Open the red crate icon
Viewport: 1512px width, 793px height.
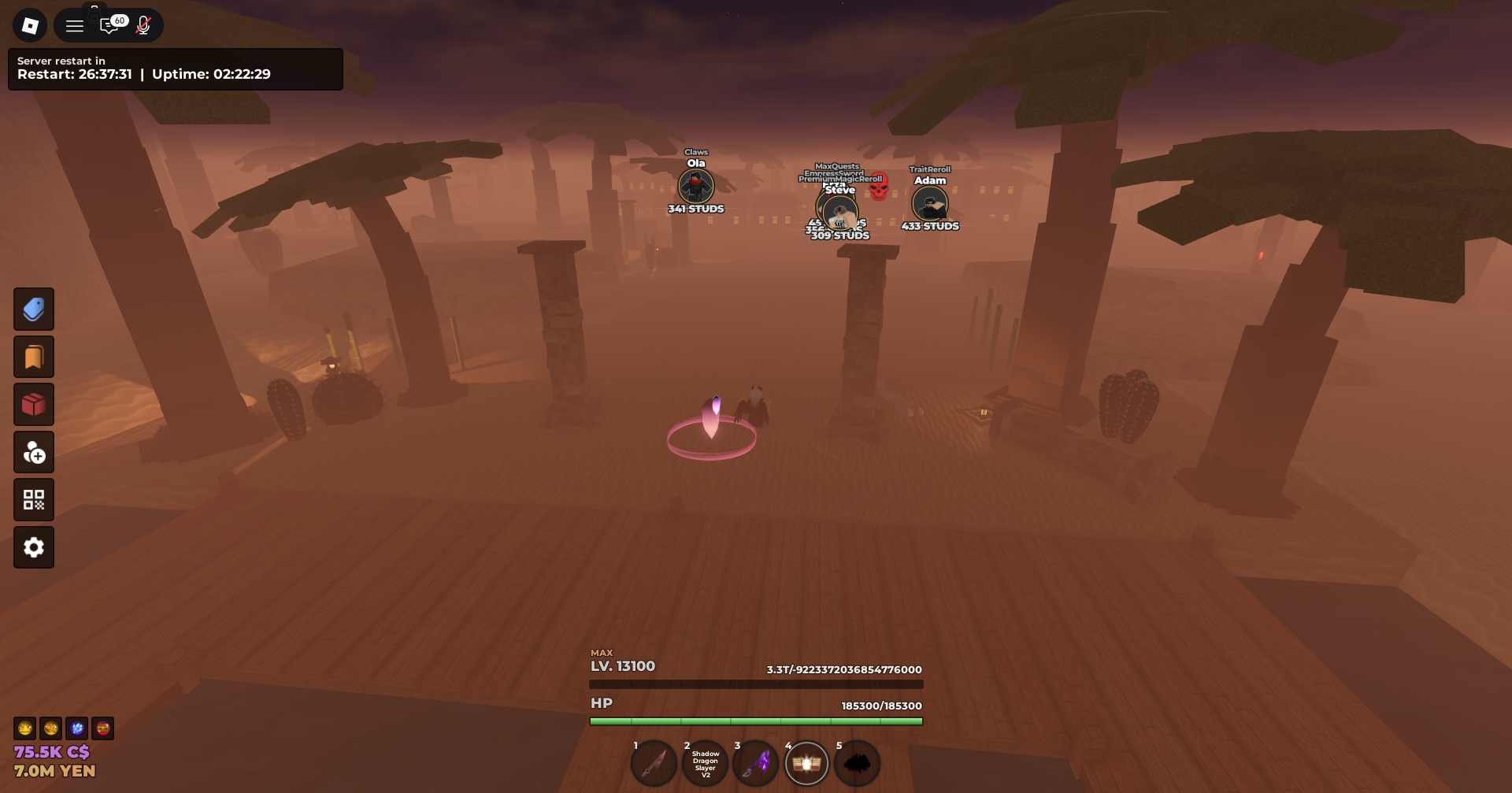click(x=34, y=404)
